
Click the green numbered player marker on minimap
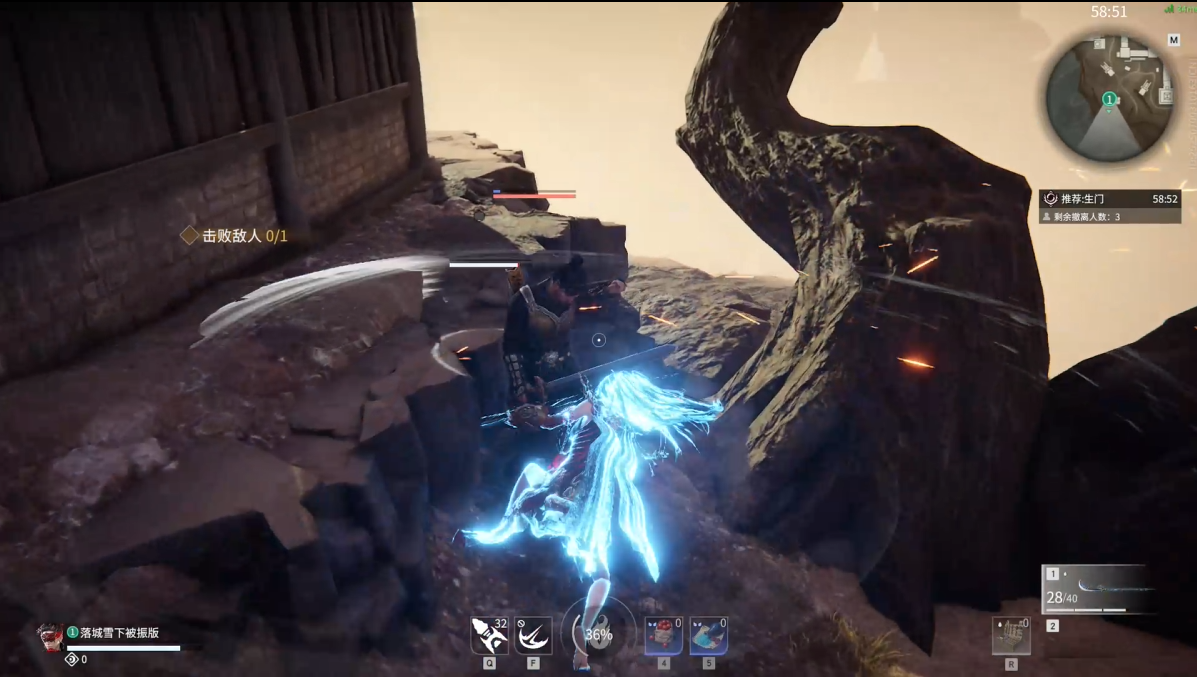pyautogui.click(x=1108, y=99)
